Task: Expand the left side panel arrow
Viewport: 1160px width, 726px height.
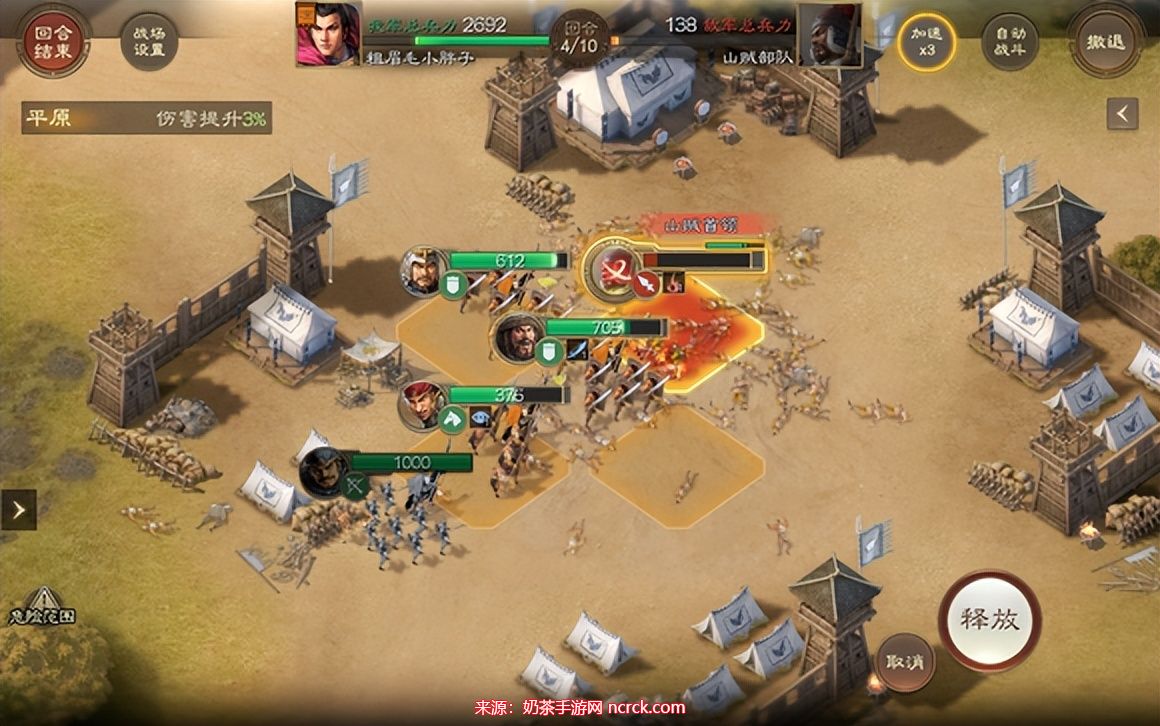Action: click(18, 509)
